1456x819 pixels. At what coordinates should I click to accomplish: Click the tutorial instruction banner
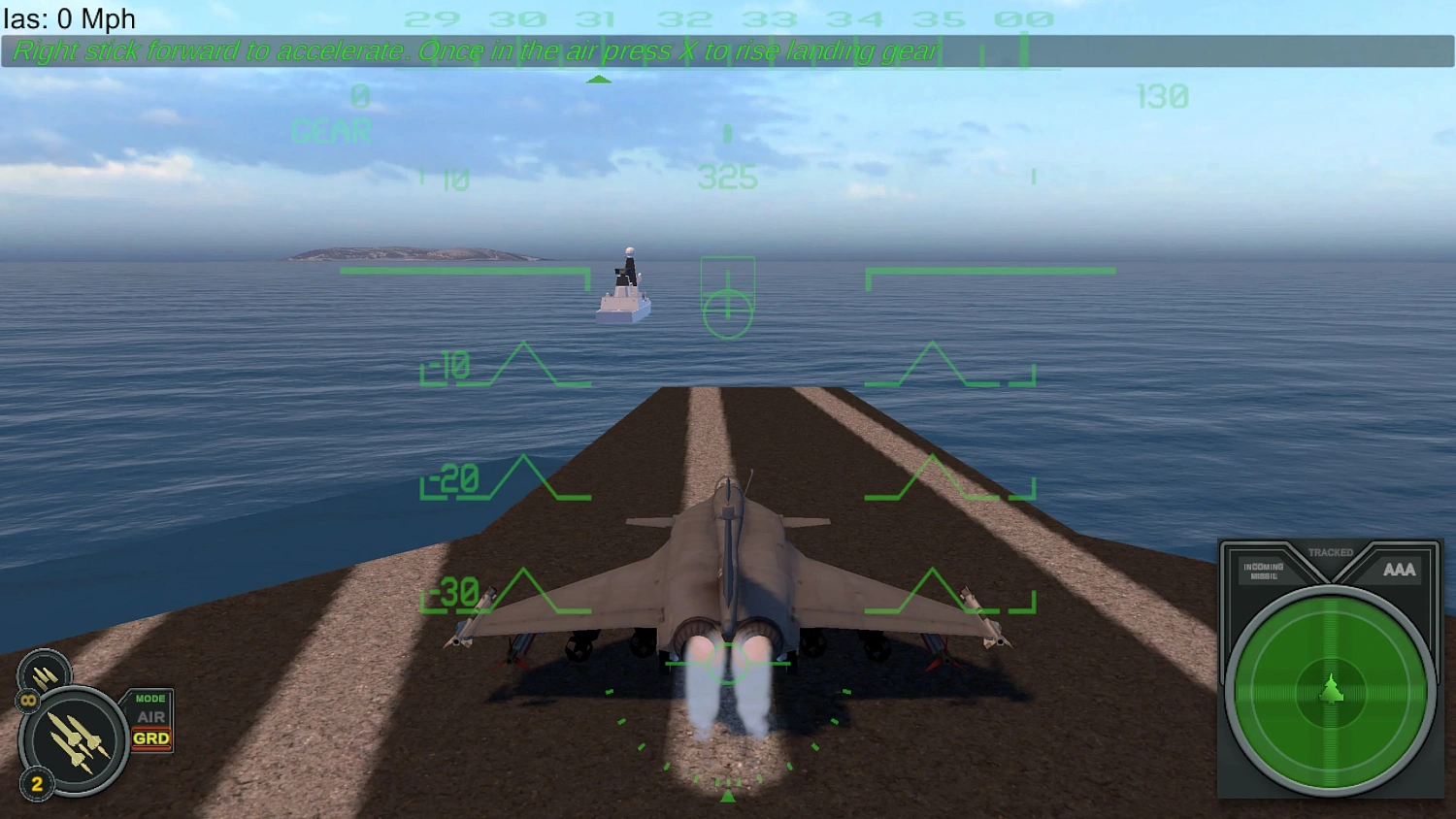(472, 50)
